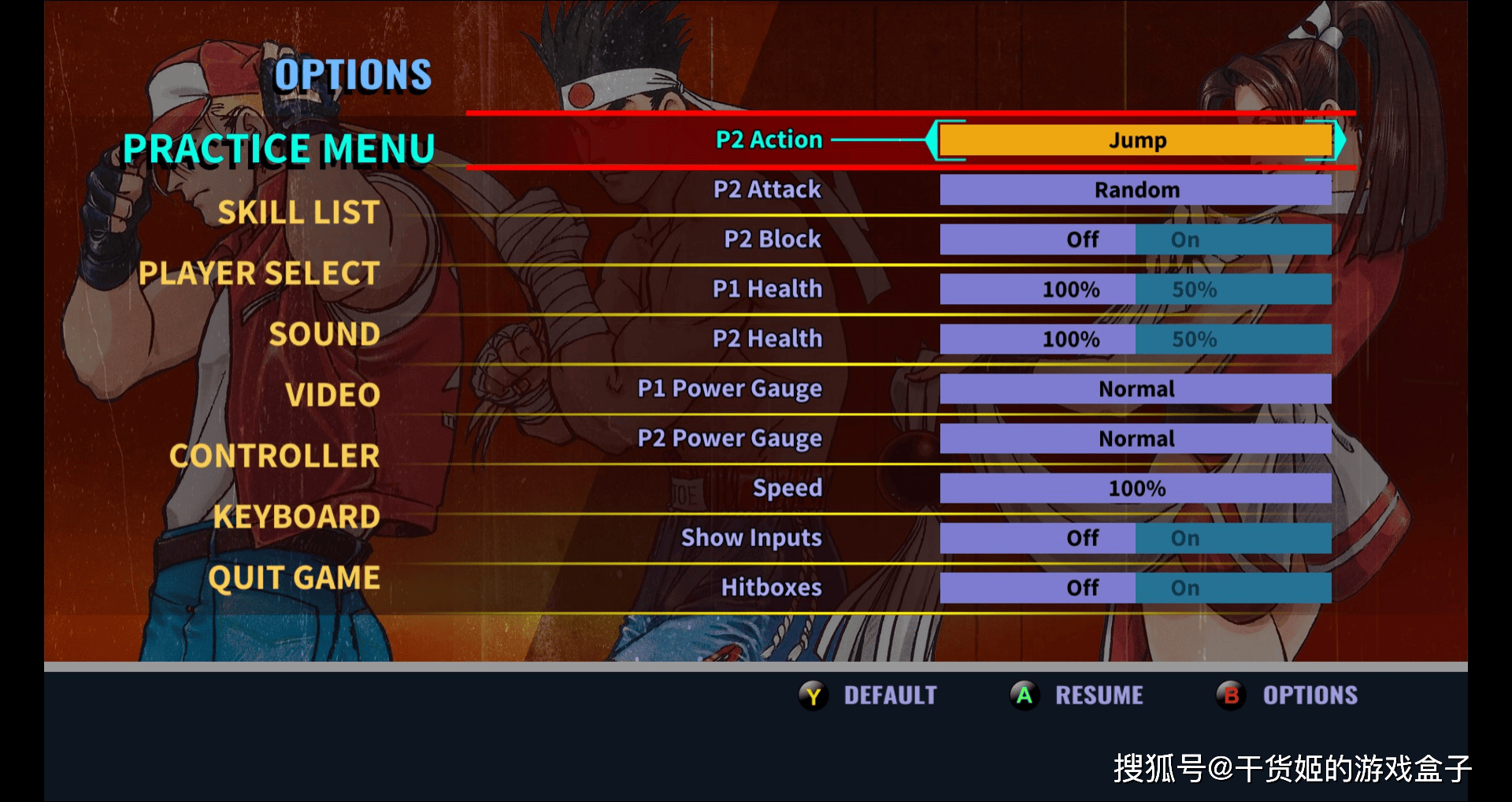Go to Player Select
Image resolution: width=1512 pixels, height=802 pixels.
[259, 273]
